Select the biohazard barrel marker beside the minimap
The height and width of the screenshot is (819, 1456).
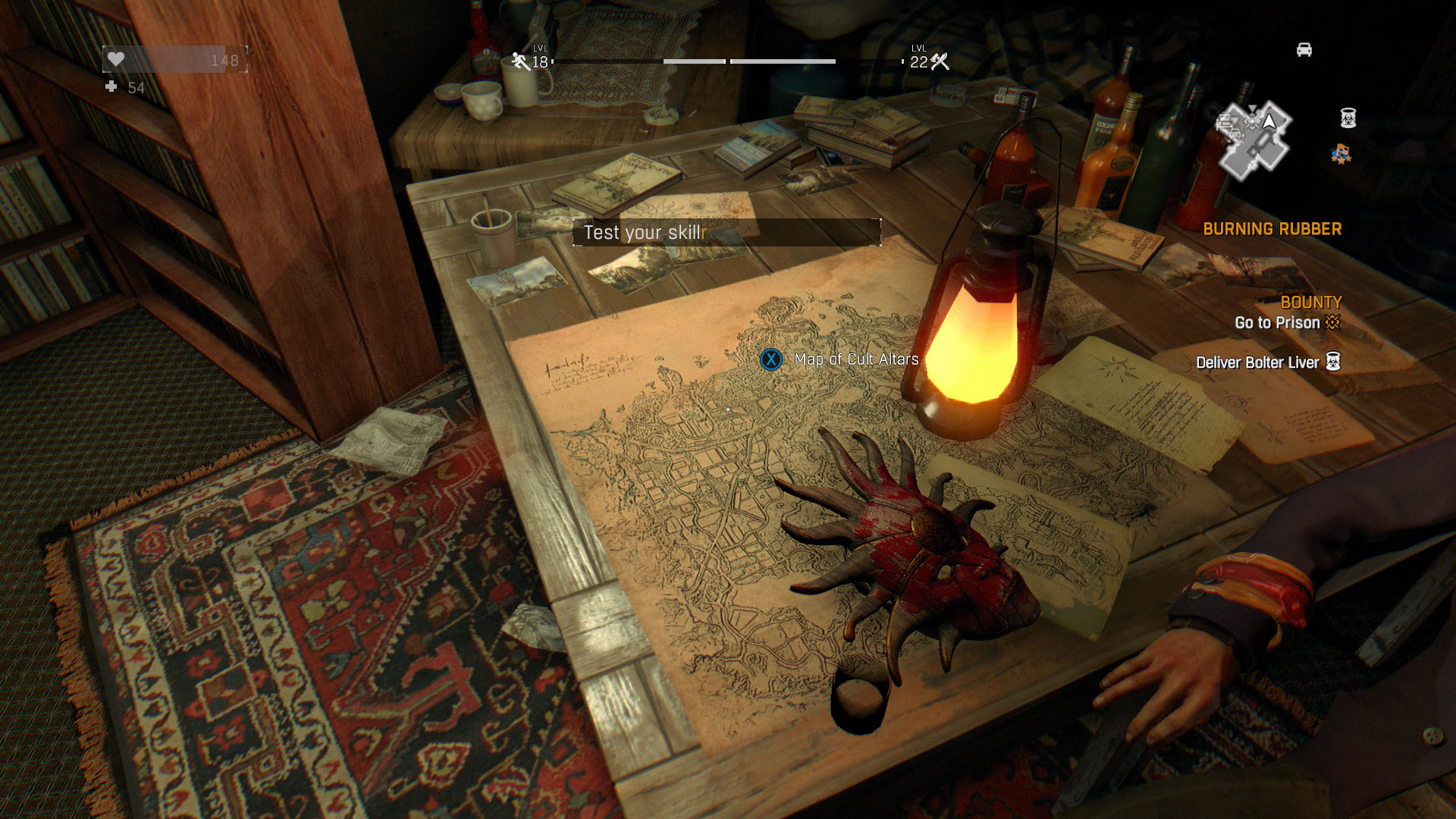click(1348, 118)
